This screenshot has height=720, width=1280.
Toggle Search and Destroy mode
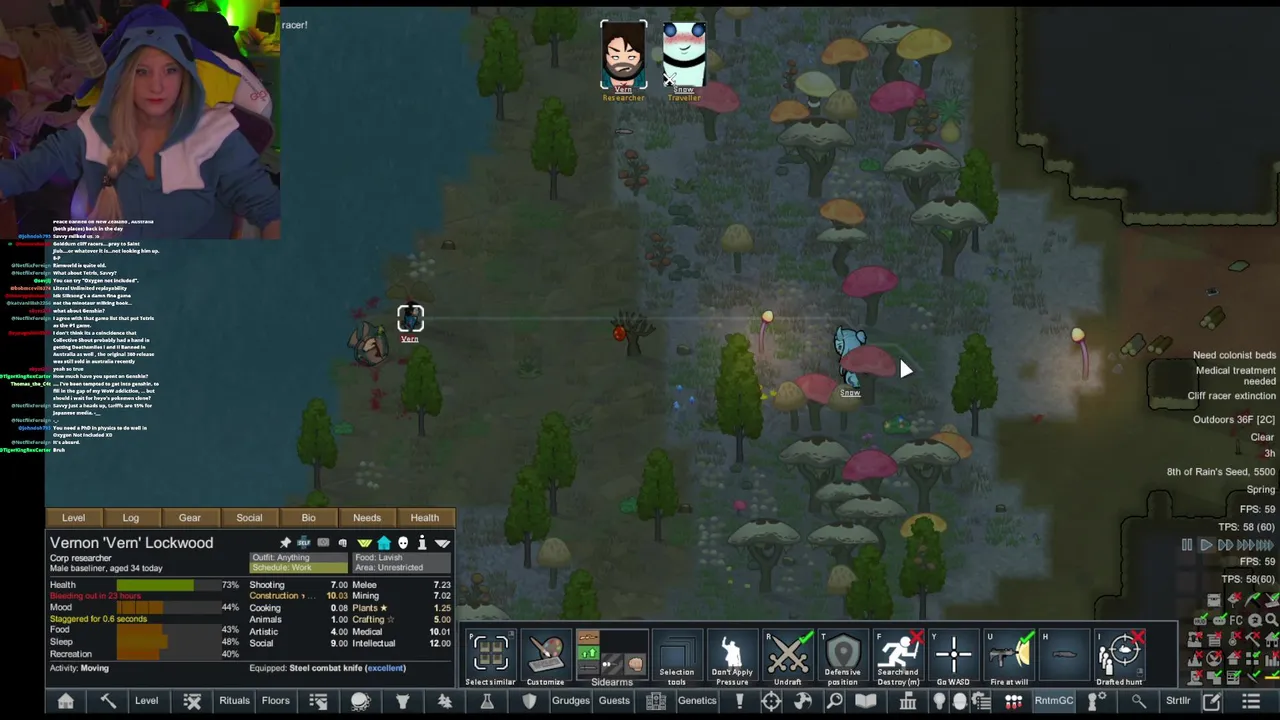(898, 656)
